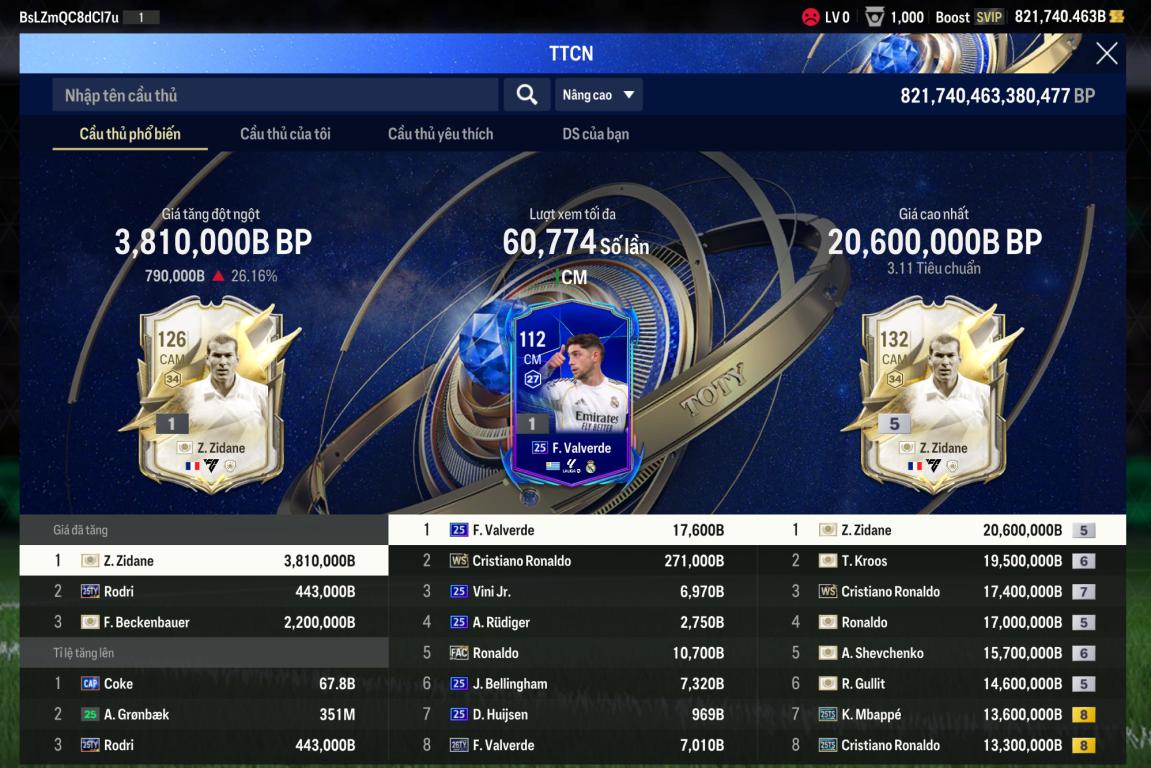Select the A. Rüdiger list row
This screenshot has height=768, width=1151.
pos(572,622)
